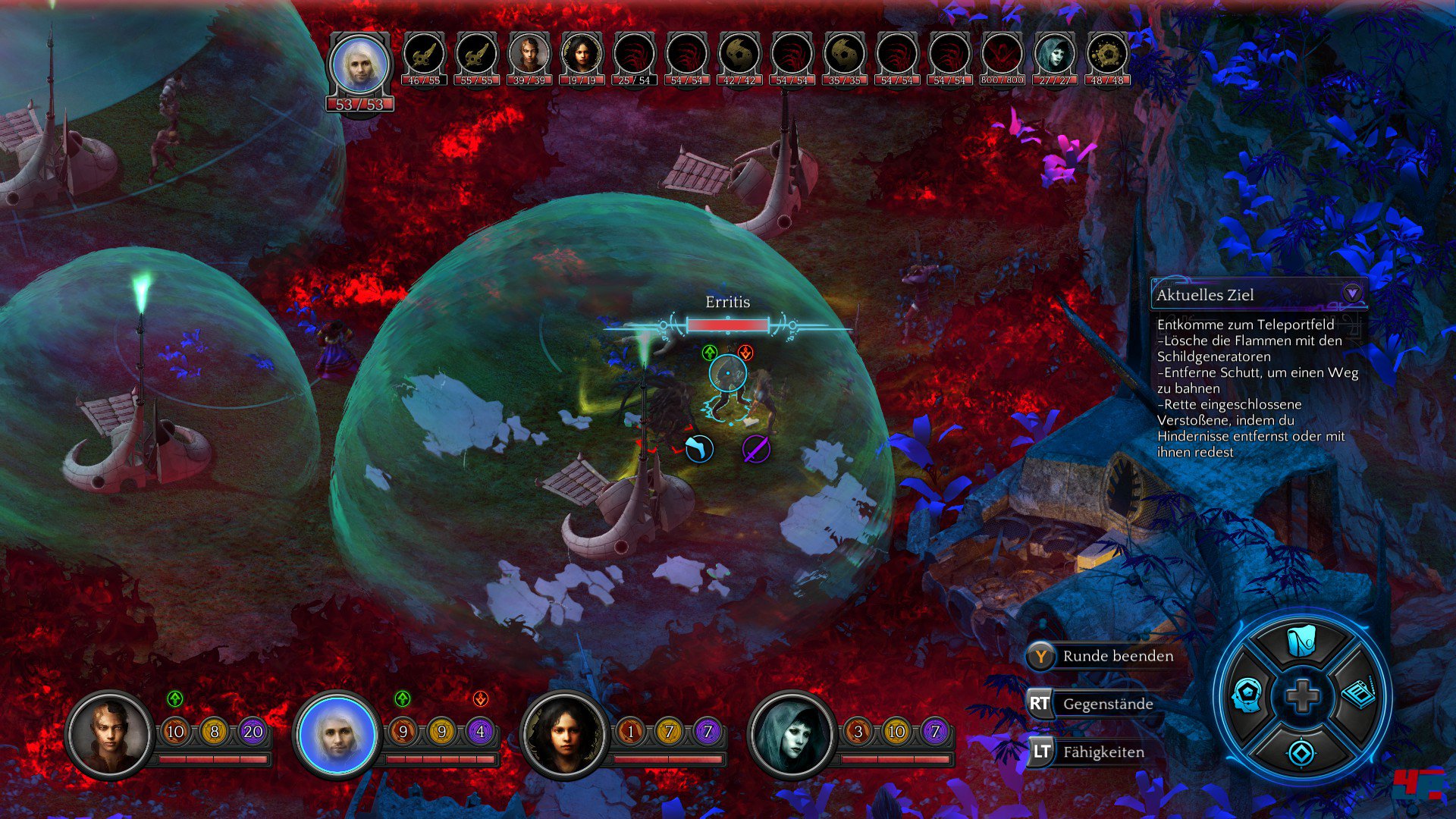Choose the blue movement action icon near Erritis
Image resolution: width=1456 pixels, height=819 pixels.
click(699, 449)
